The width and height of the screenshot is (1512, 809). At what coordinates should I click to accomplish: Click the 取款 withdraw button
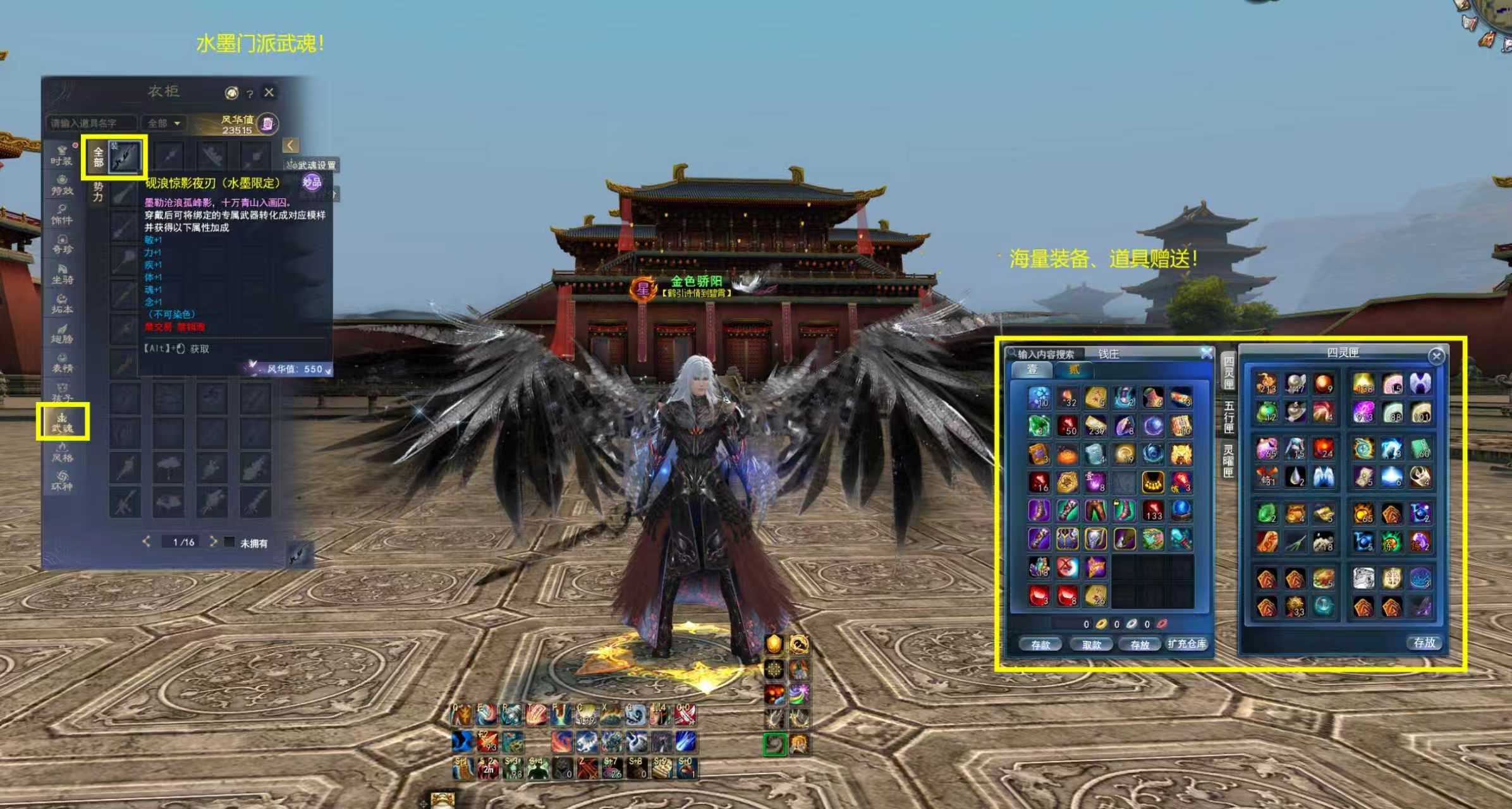1092,644
